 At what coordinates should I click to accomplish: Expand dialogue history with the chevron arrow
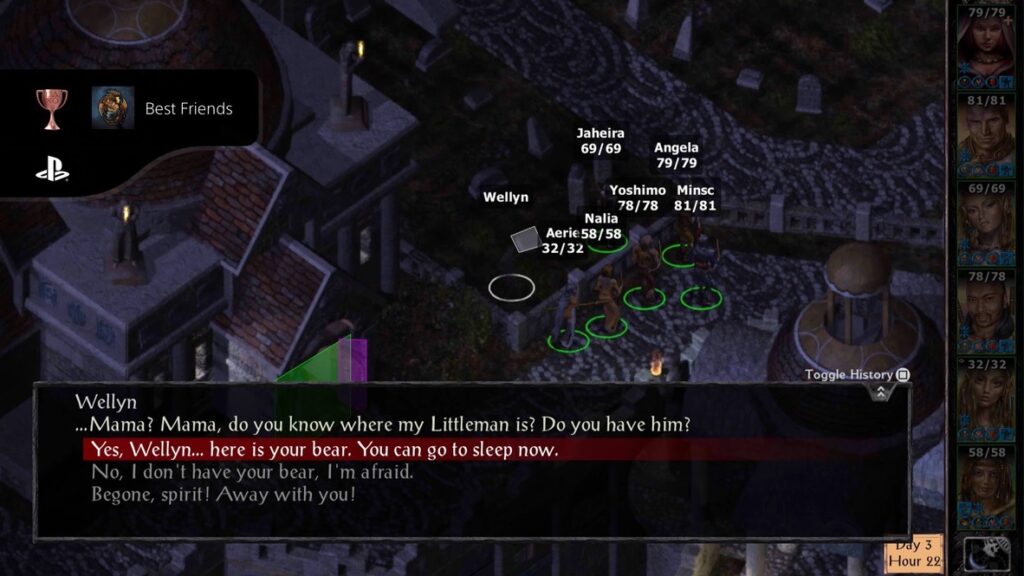pos(880,392)
